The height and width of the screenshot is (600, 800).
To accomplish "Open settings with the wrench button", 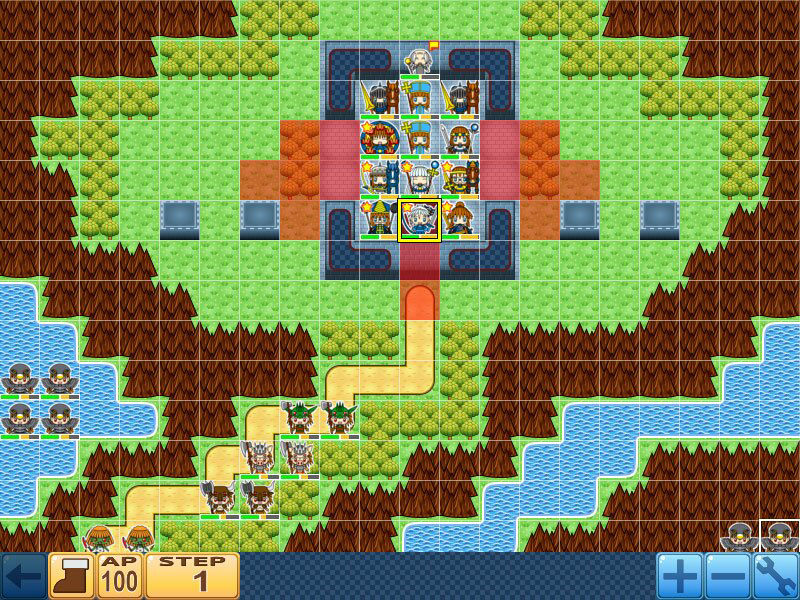I will 774,576.
